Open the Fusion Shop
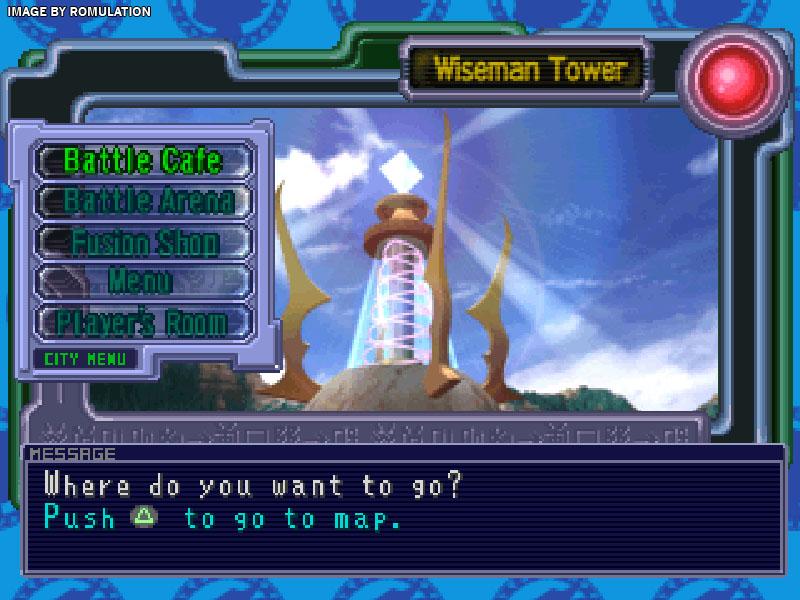This screenshot has height=600, width=800. pos(143,242)
